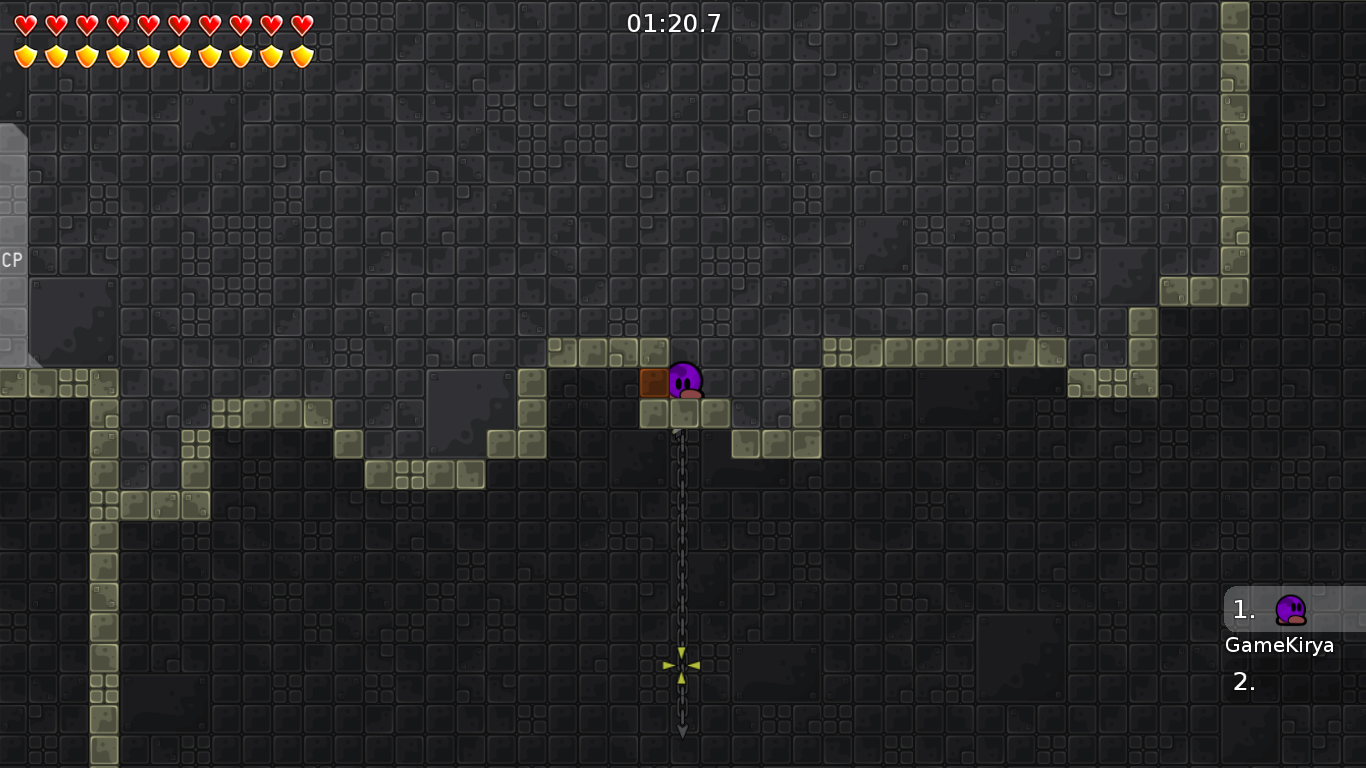This screenshot has height=768, width=1366.
Task: Click the arrow tip at the chain's end
Action: pyautogui.click(x=683, y=731)
